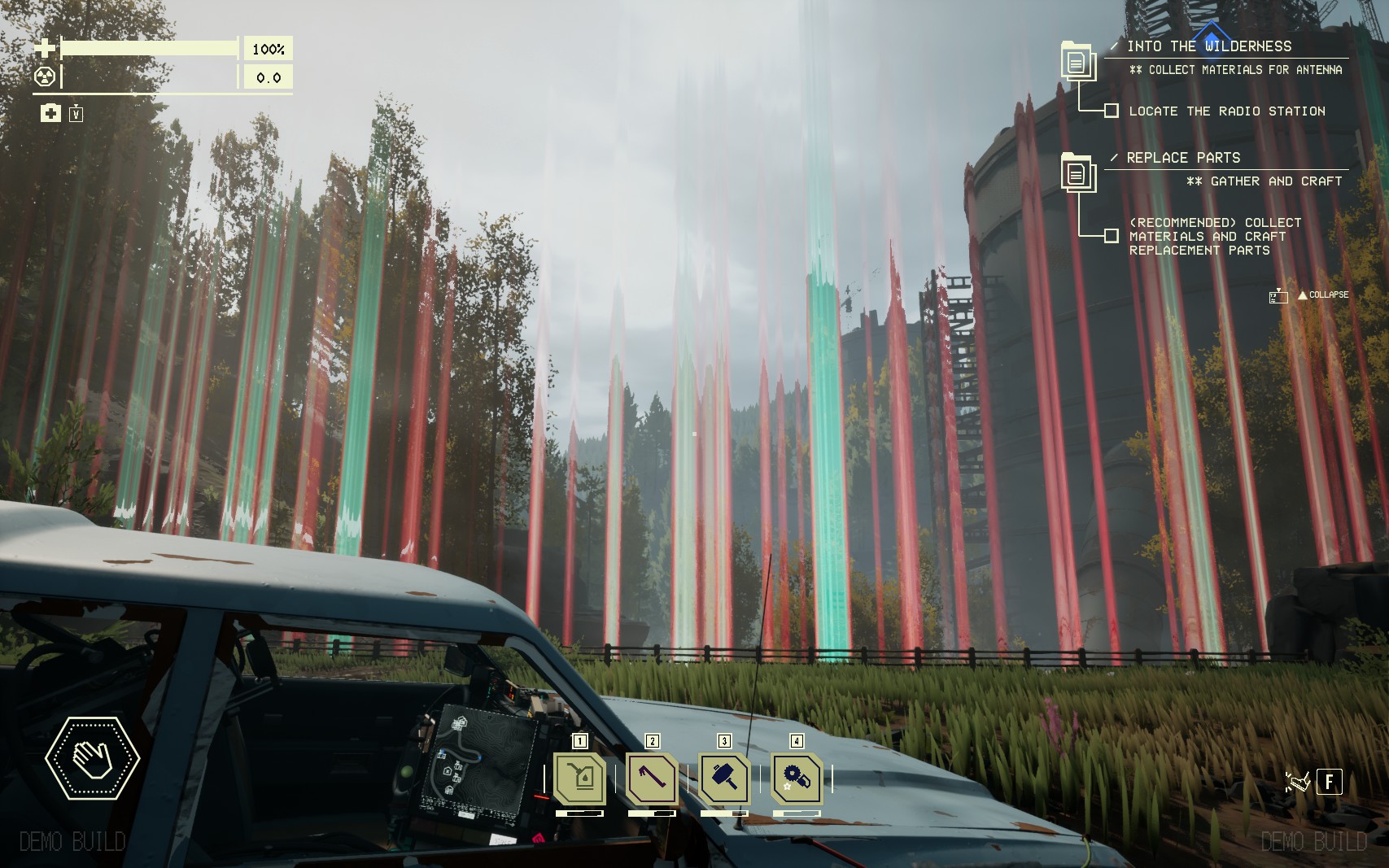Viewport: 1389px width, 868px height.
Task: Click the flashlight icon
Action: point(1297,782)
